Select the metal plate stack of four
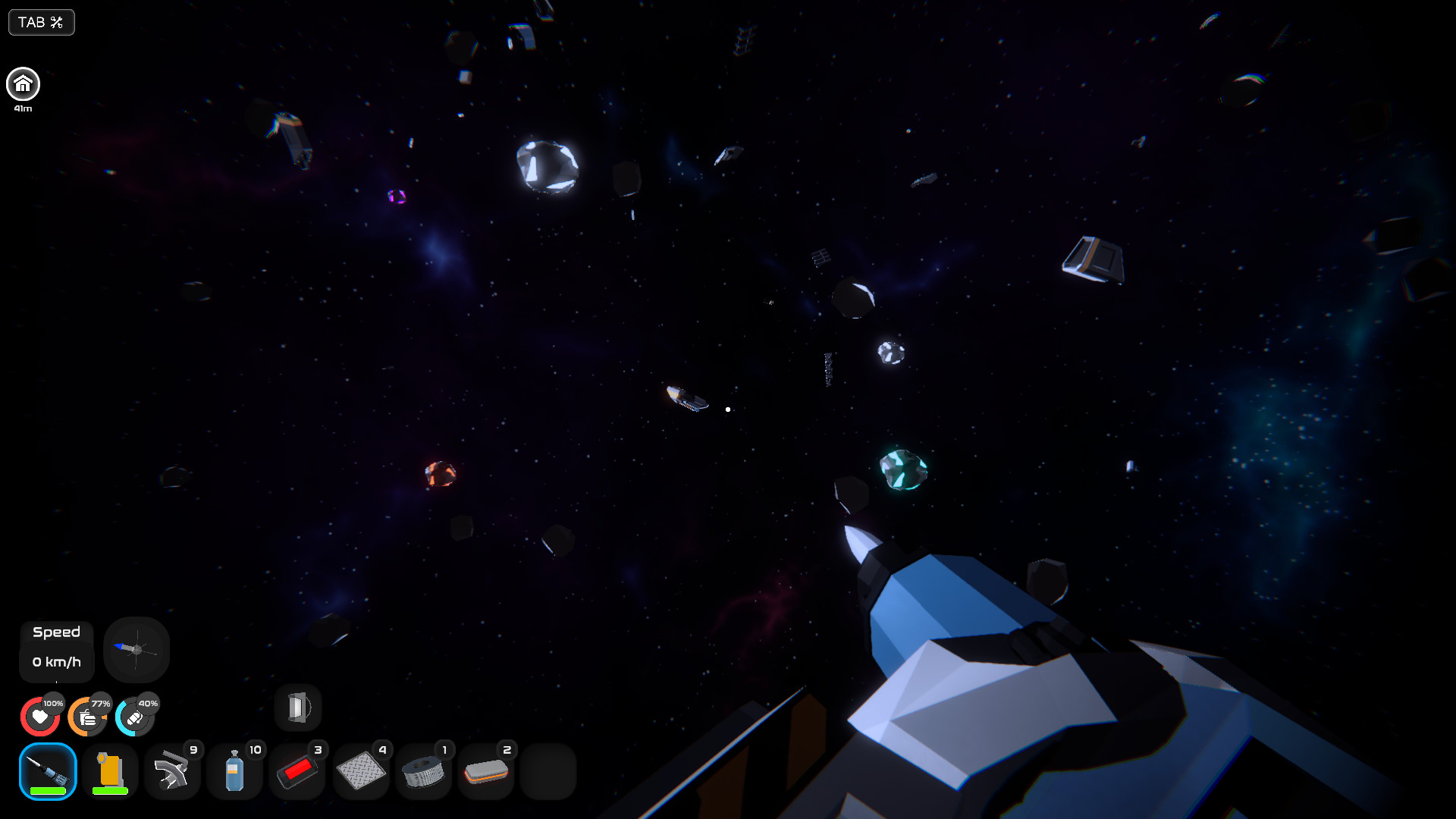The image size is (1456, 819). 360,770
